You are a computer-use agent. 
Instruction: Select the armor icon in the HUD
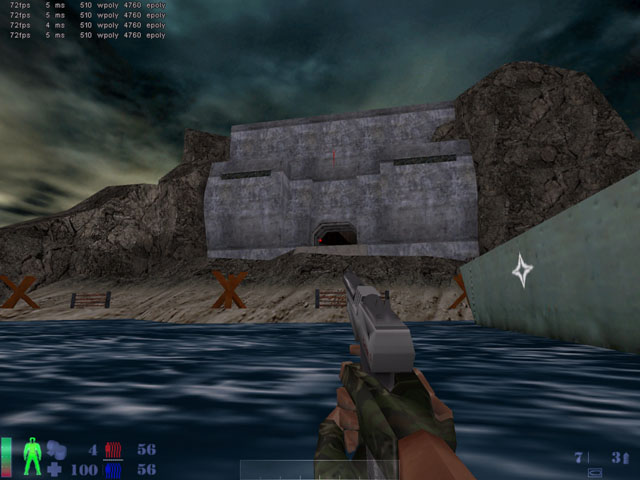coord(55,450)
